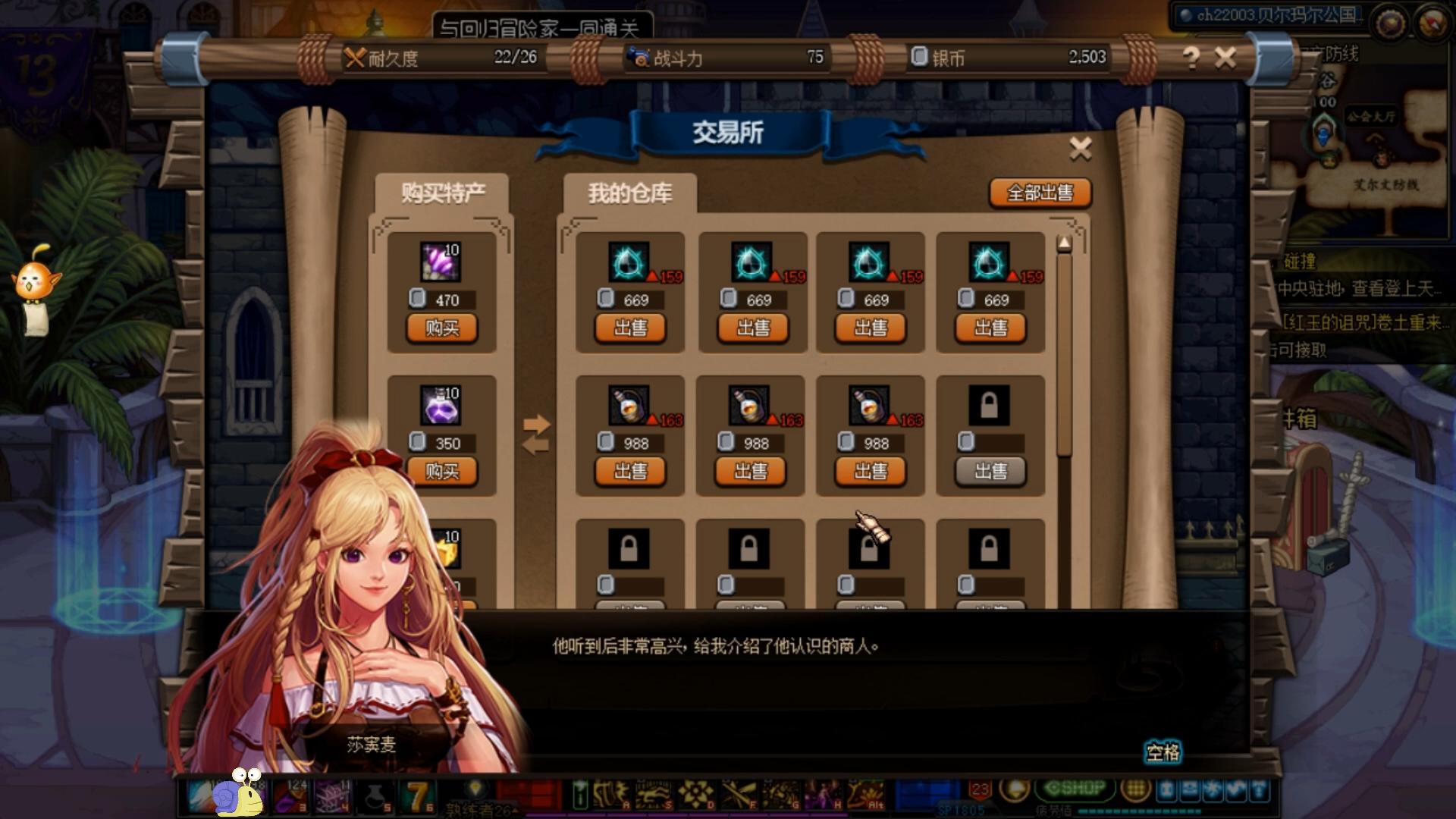Open the 我的仓库 warehouse tab
This screenshot has height=819, width=1456.
pos(630,193)
